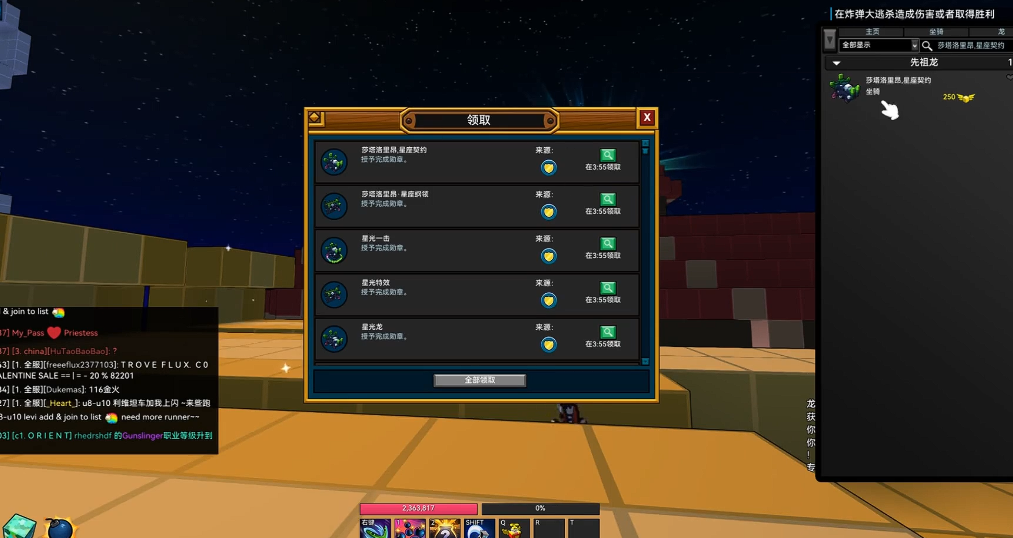Open the 全部显示 filter dropdown

879,45
